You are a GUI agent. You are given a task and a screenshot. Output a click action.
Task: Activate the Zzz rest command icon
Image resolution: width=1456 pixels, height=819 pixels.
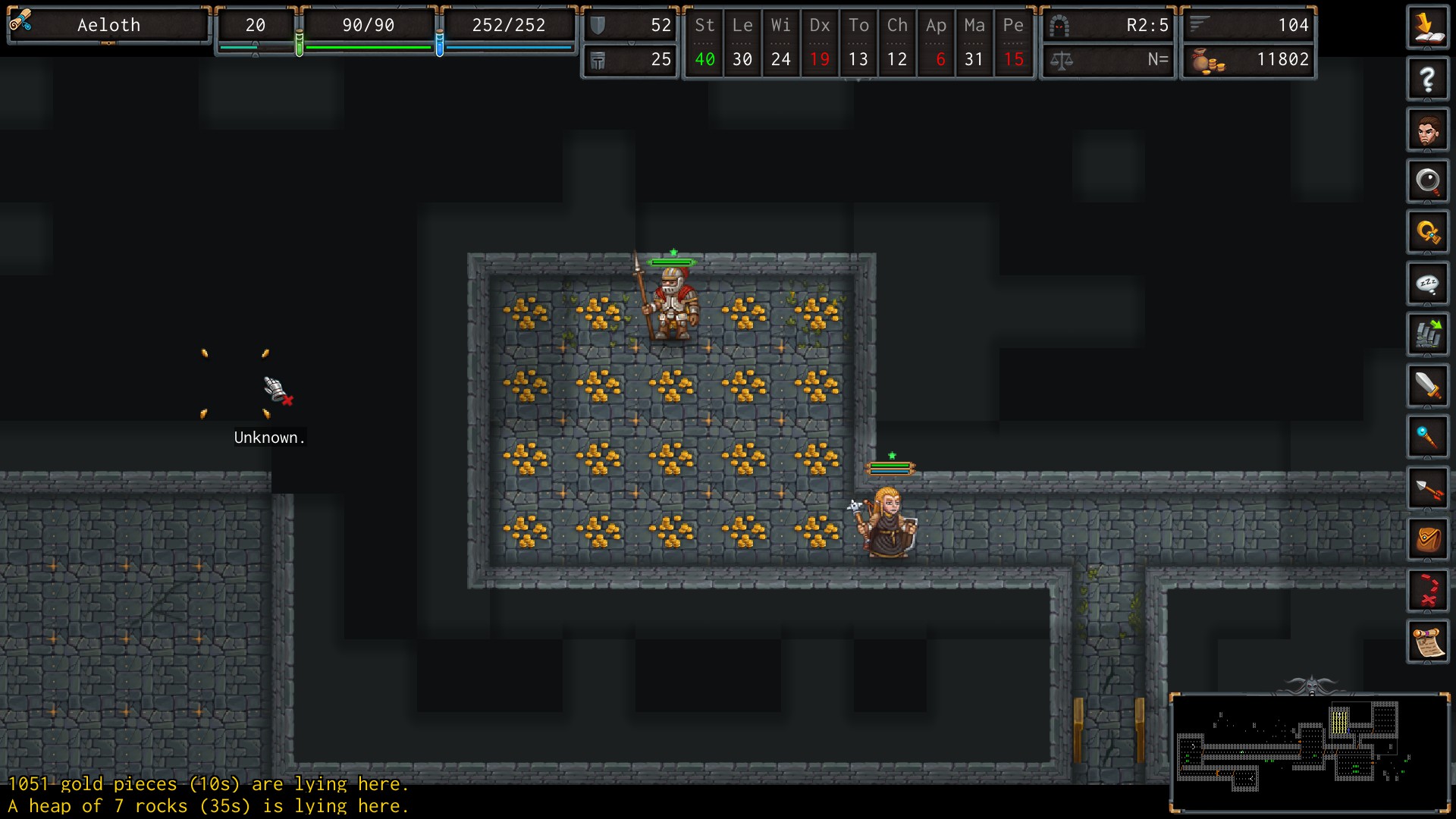pyautogui.click(x=1427, y=283)
